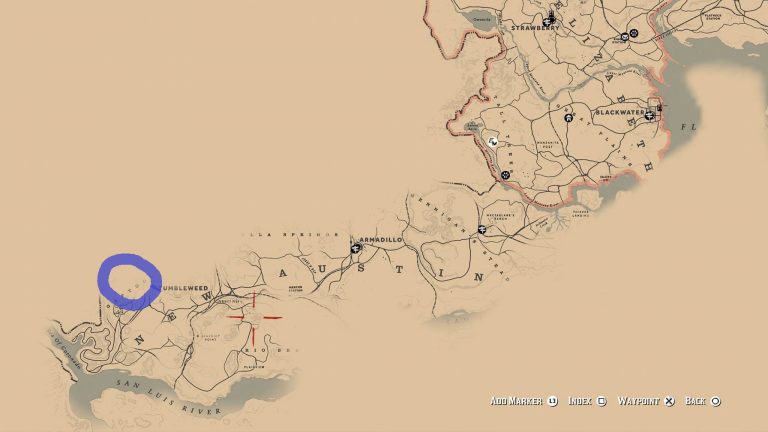Select the map marker at Armadillo
This screenshot has height=432, width=768.
click(x=354, y=247)
